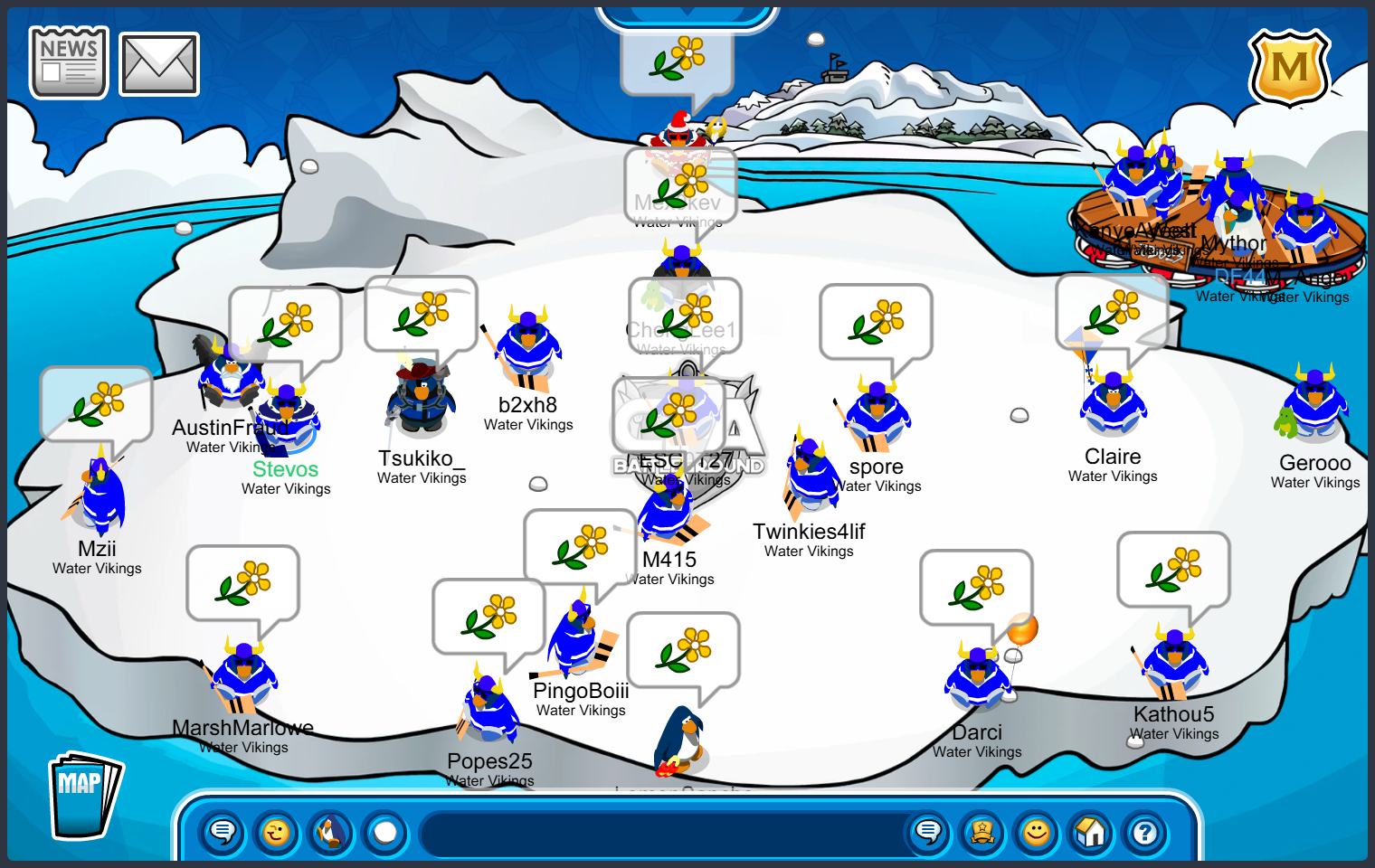The width and height of the screenshot is (1375, 868).
Task: Open the question mark help menu
Action: tap(1145, 832)
